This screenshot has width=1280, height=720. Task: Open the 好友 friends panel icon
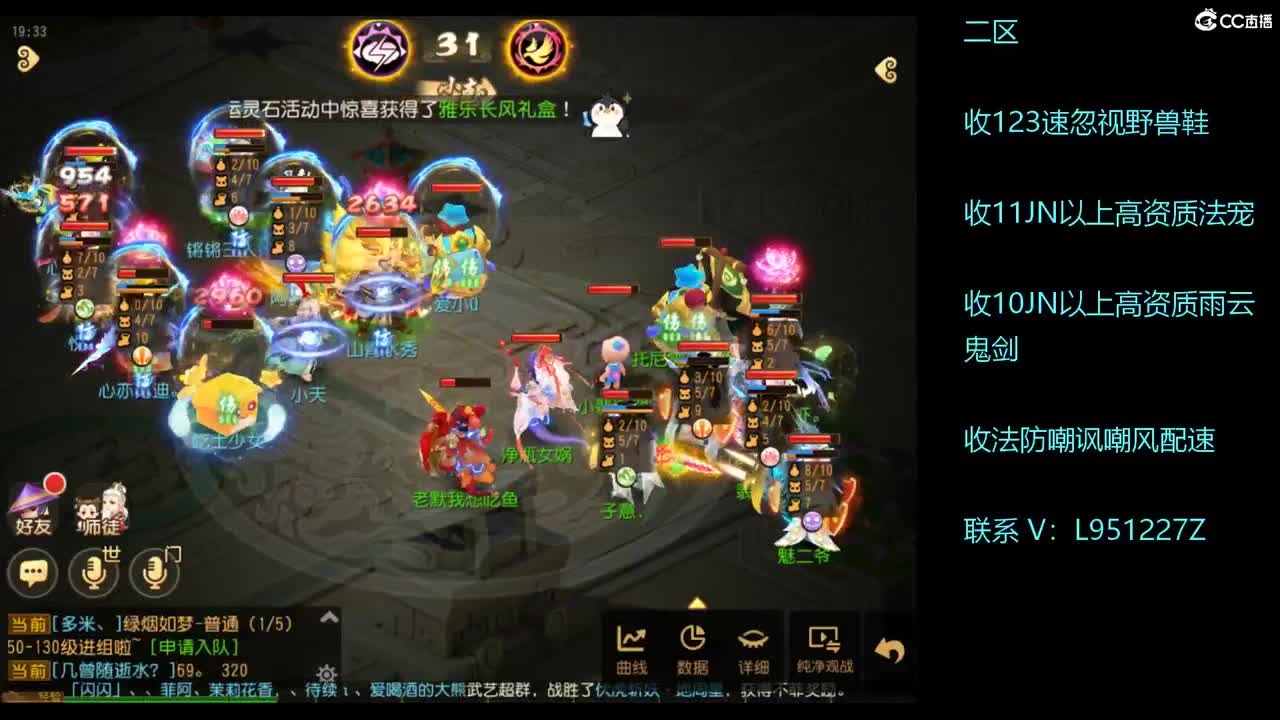point(33,510)
